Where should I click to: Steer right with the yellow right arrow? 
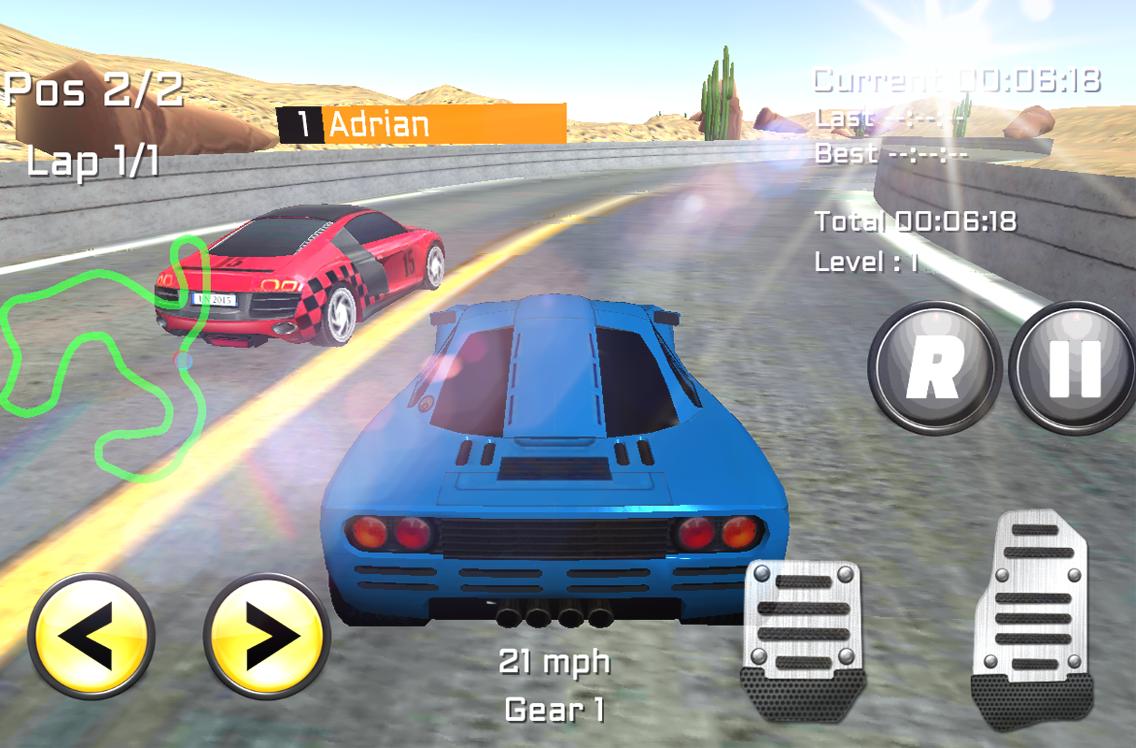point(267,636)
